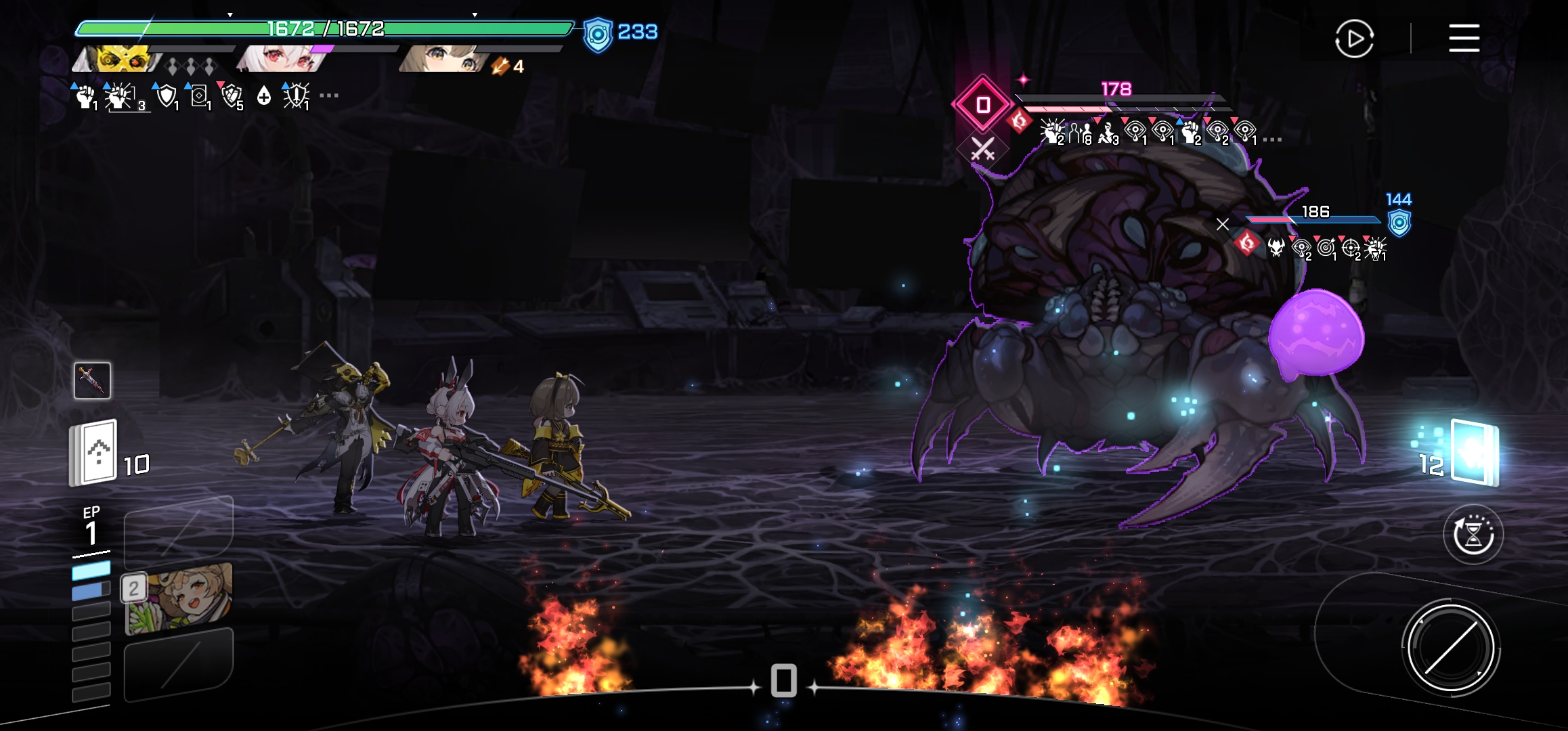This screenshot has height=731, width=1568.
Task: Open the hamburger menu
Action: pyautogui.click(x=1464, y=38)
